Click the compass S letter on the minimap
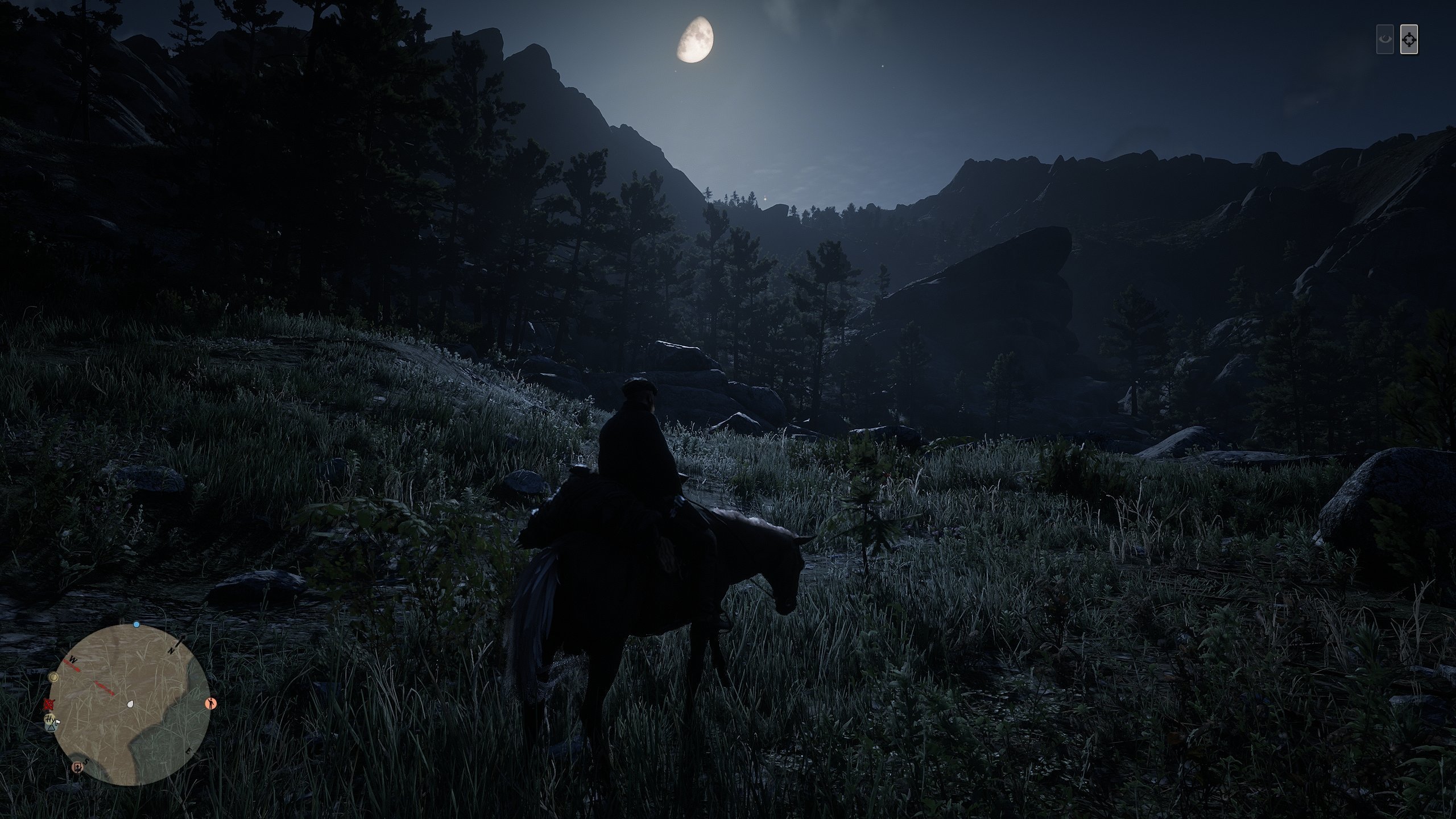This screenshot has width=1456, height=819. coord(85,762)
